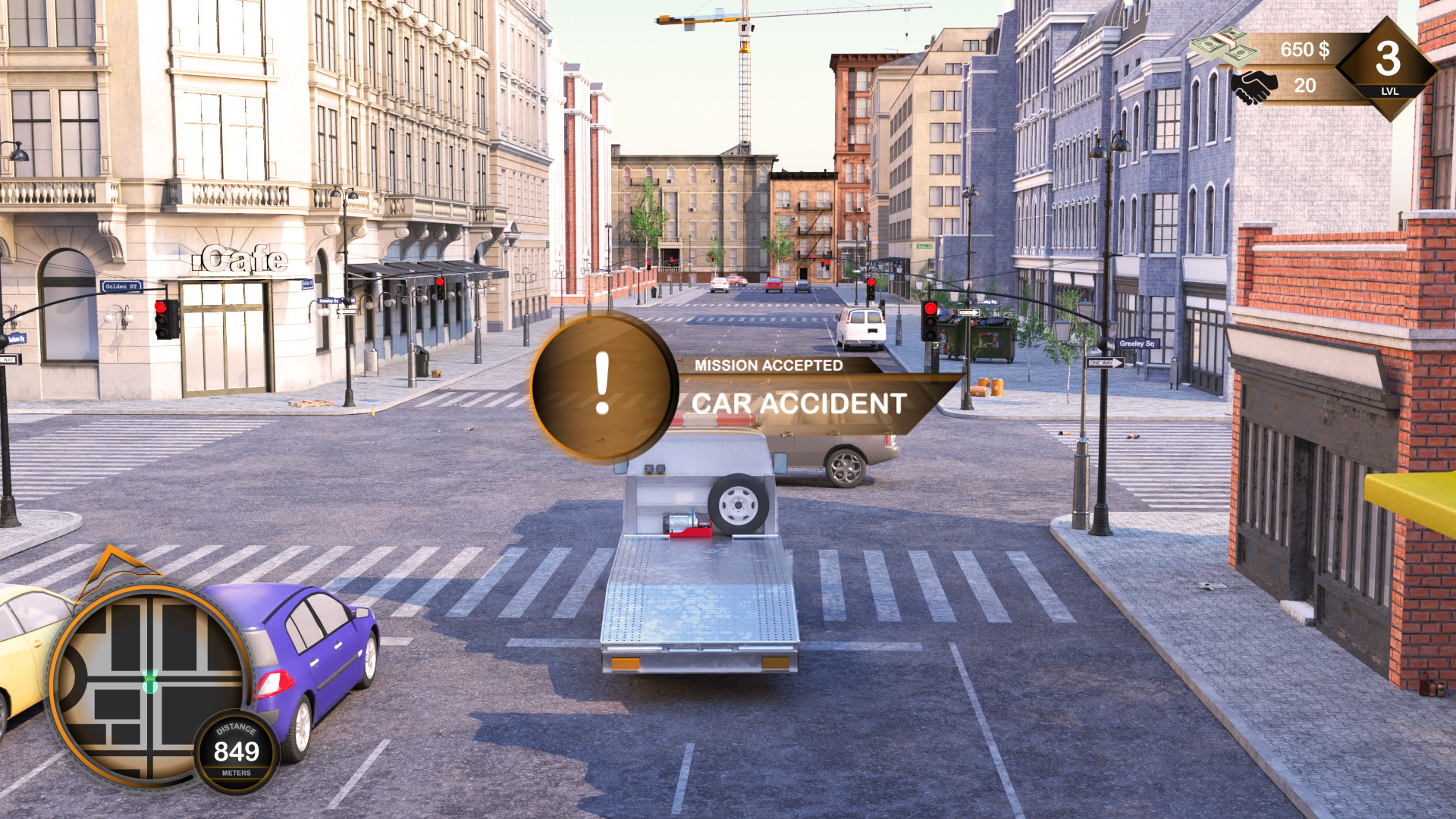Click the MISSION ACCEPTED header text
Screen dimensions: 1456x819
point(770,366)
